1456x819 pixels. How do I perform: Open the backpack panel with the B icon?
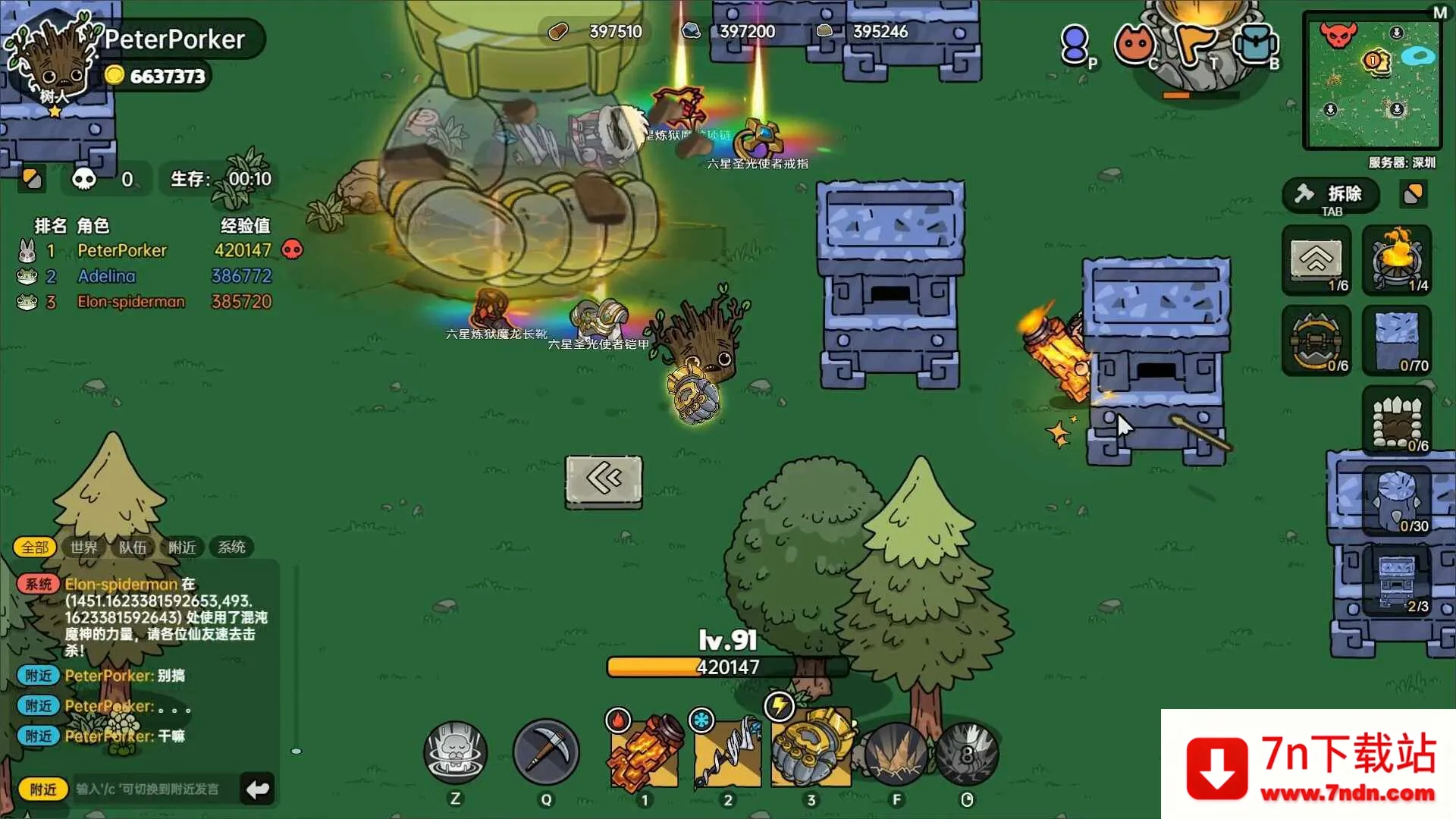1257,43
